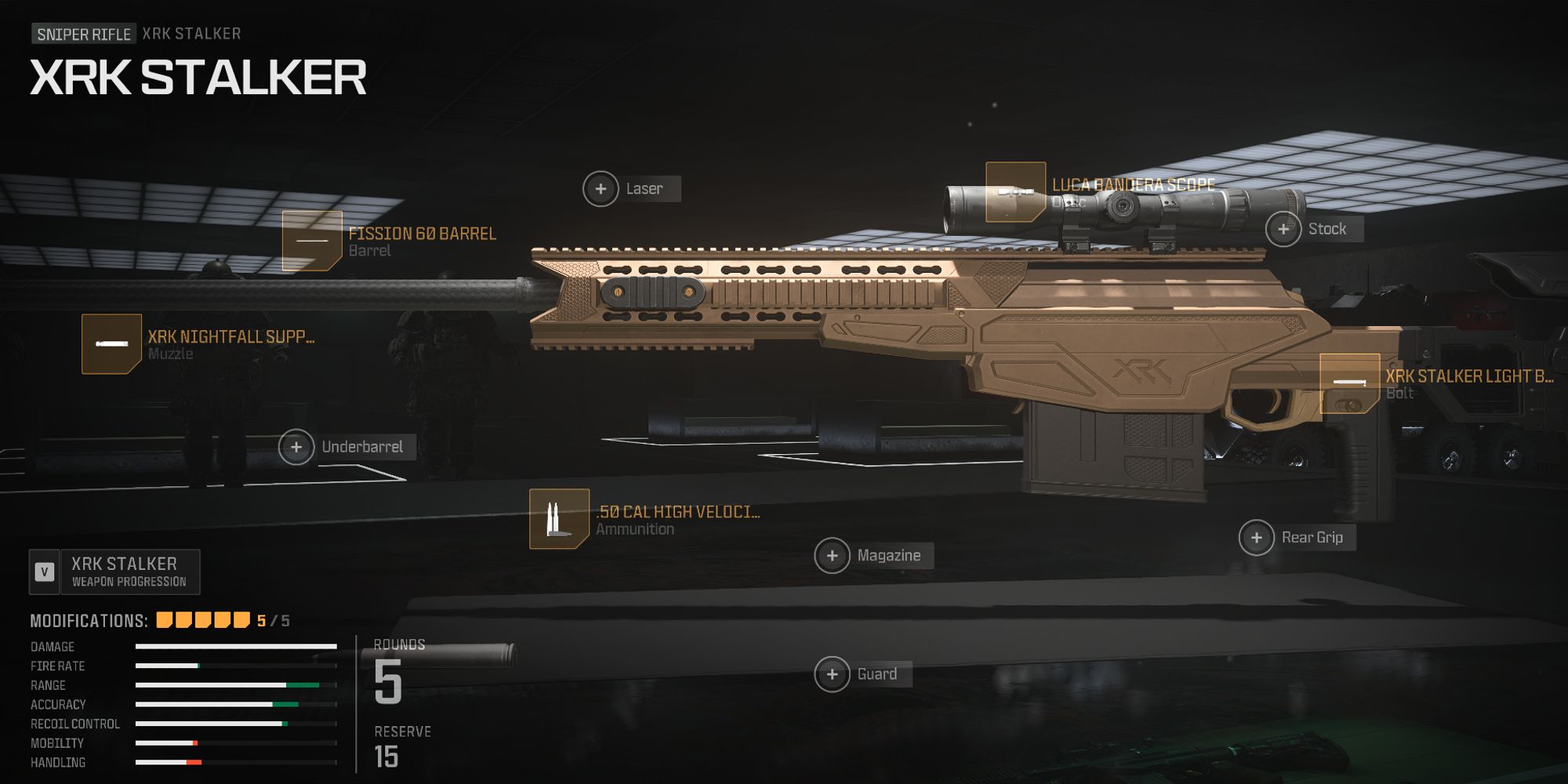Open the Fission 60 Barrel slot
Image resolution: width=1568 pixels, height=784 pixels.
tap(312, 241)
